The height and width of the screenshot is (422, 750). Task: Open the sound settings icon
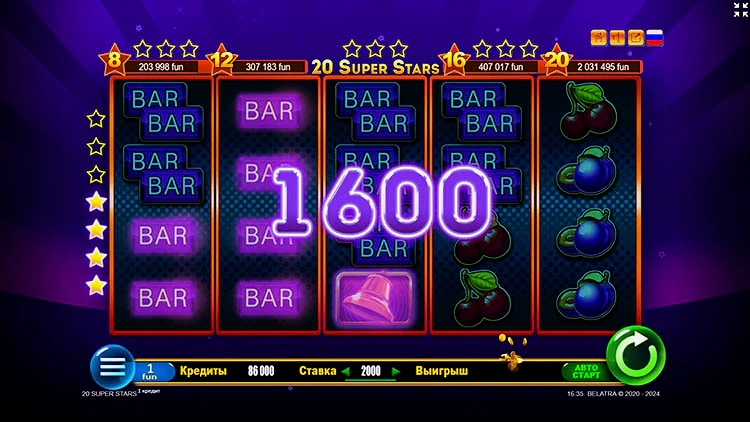[616, 38]
